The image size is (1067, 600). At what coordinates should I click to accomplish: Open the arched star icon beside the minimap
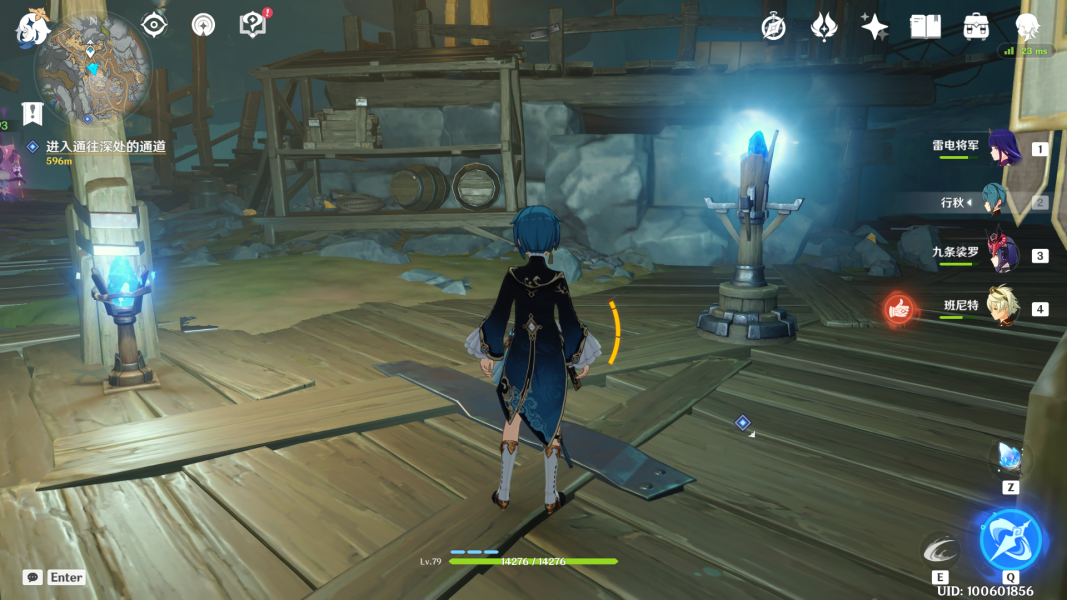[x=204, y=25]
